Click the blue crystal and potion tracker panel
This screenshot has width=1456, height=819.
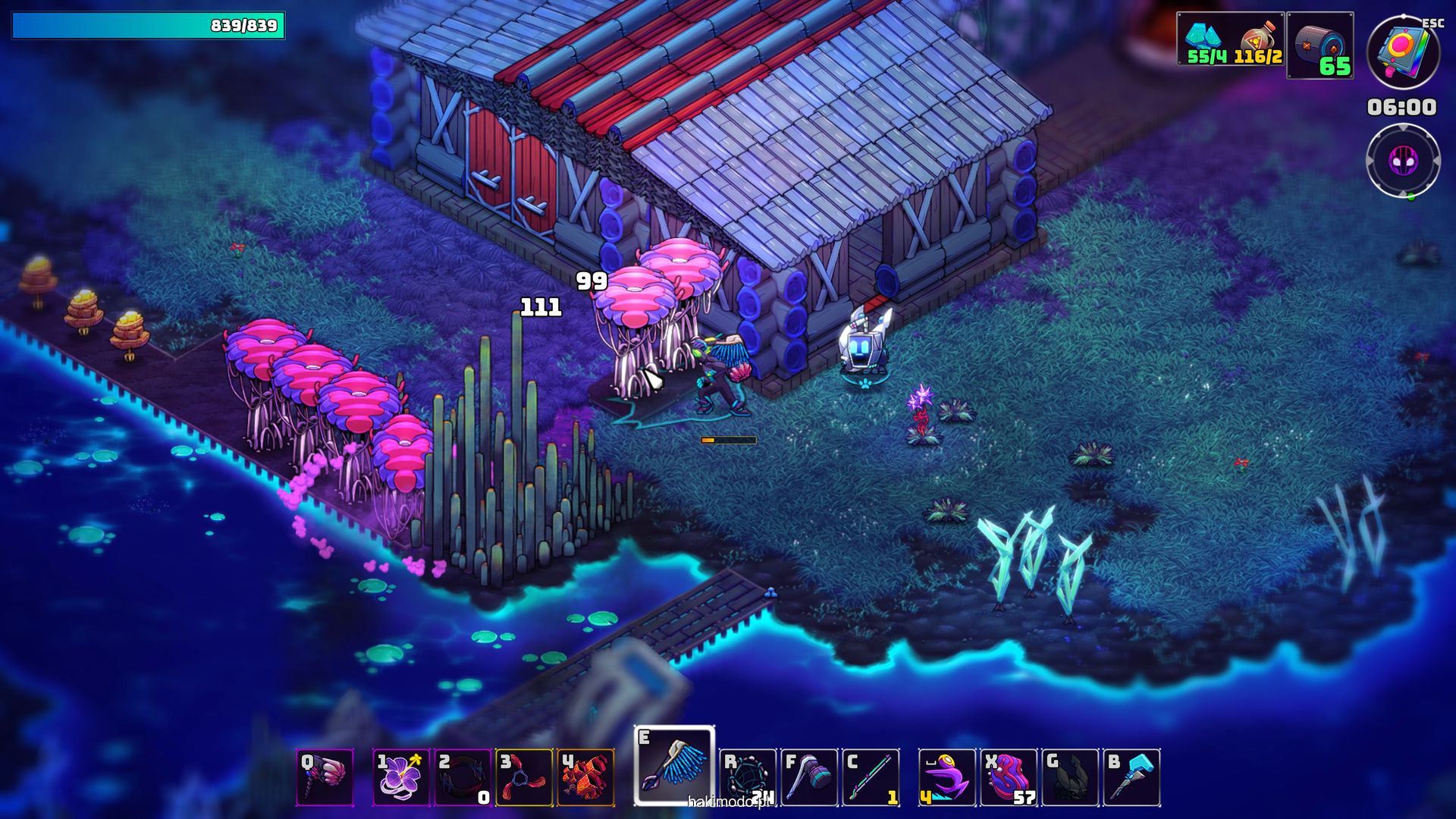tap(1230, 39)
